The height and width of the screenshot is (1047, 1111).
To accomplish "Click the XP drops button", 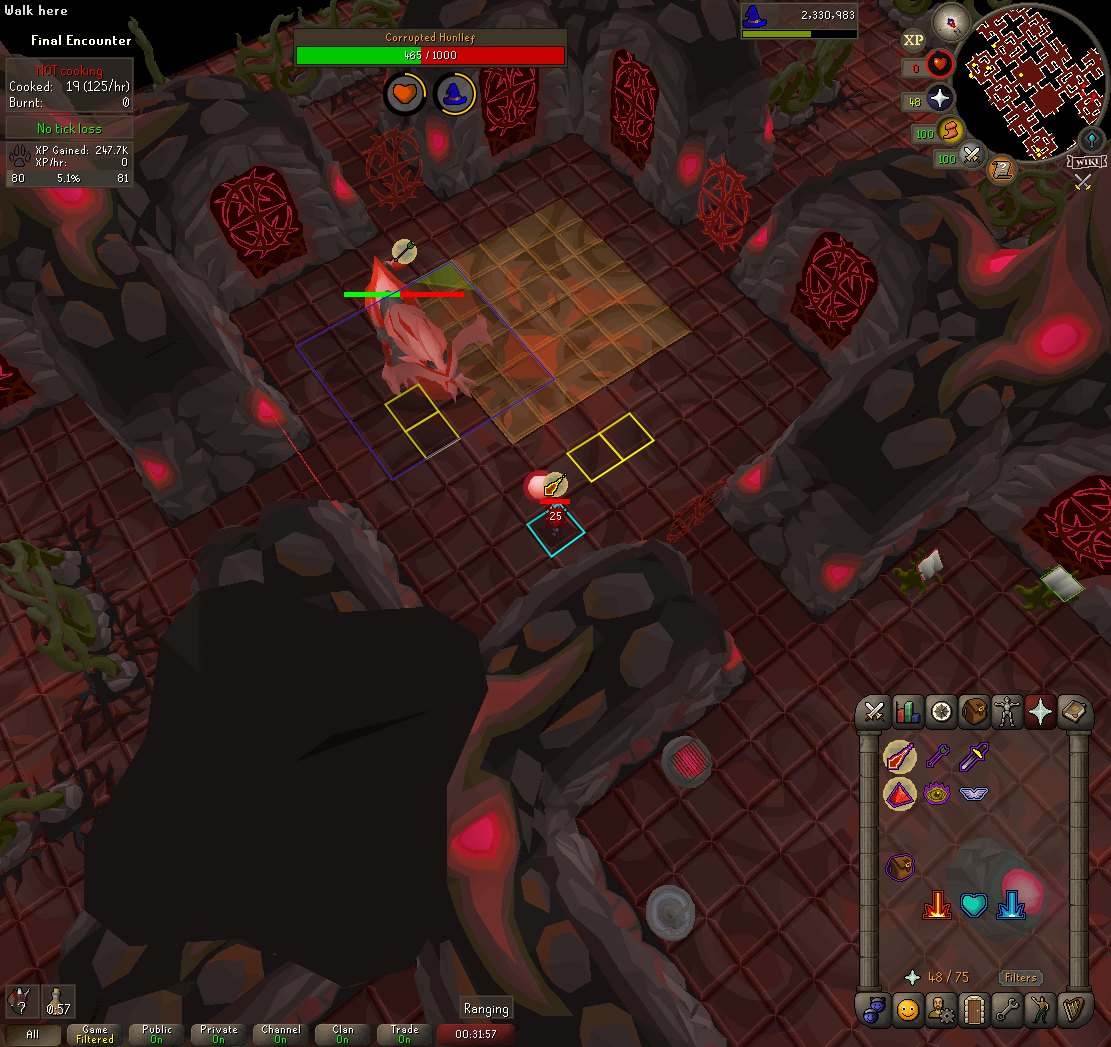I will (913, 40).
